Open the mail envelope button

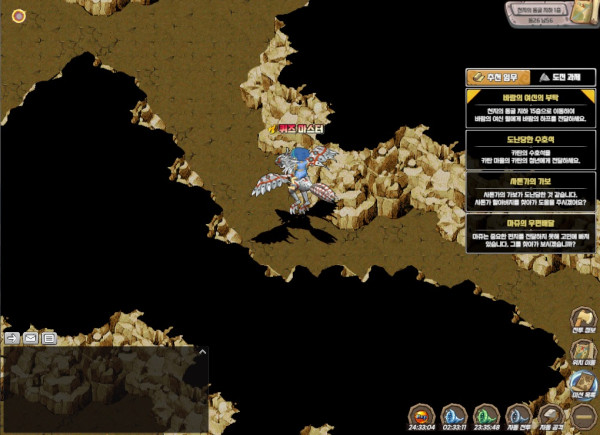pyautogui.click(x=30, y=338)
